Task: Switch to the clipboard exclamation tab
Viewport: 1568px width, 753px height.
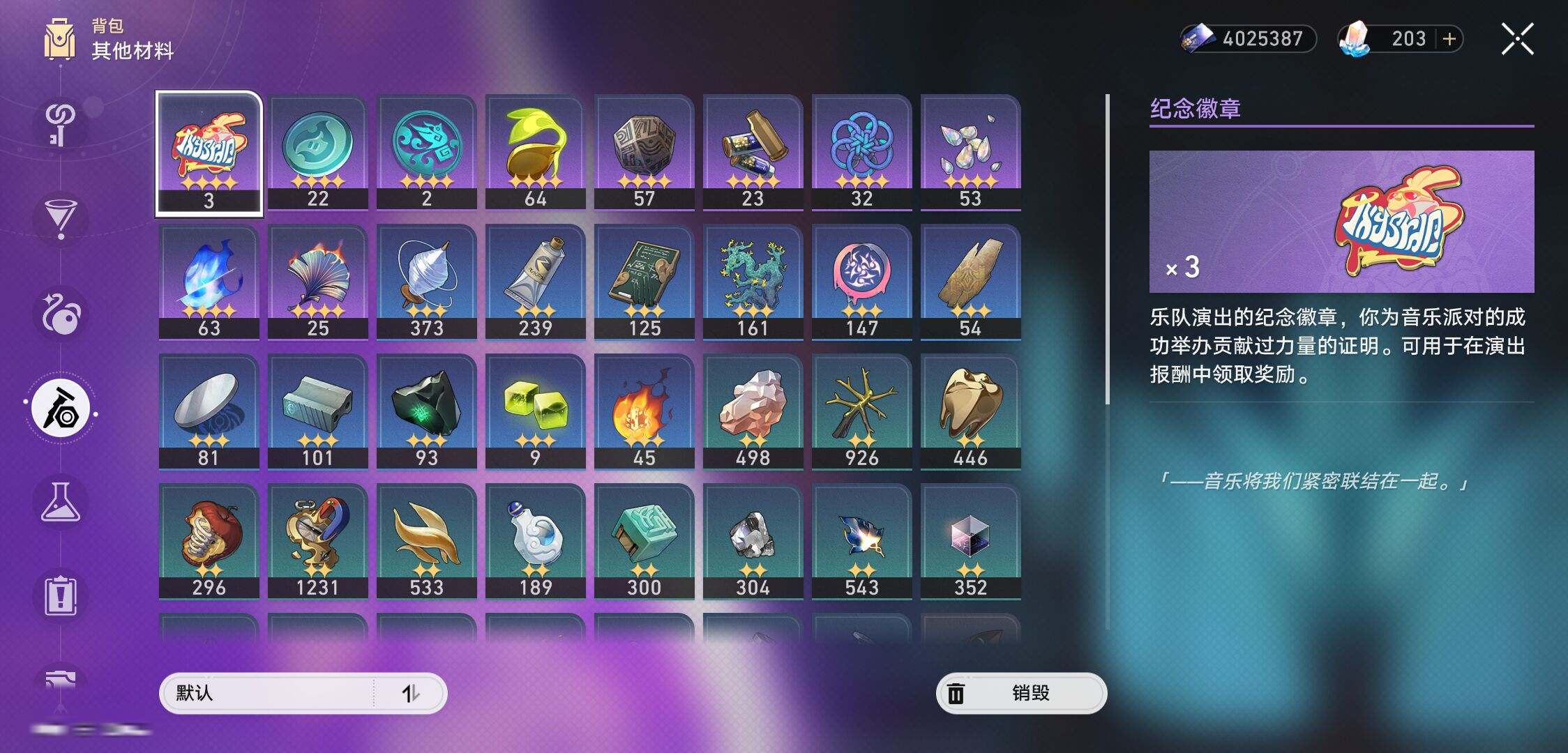Action: [61, 597]
